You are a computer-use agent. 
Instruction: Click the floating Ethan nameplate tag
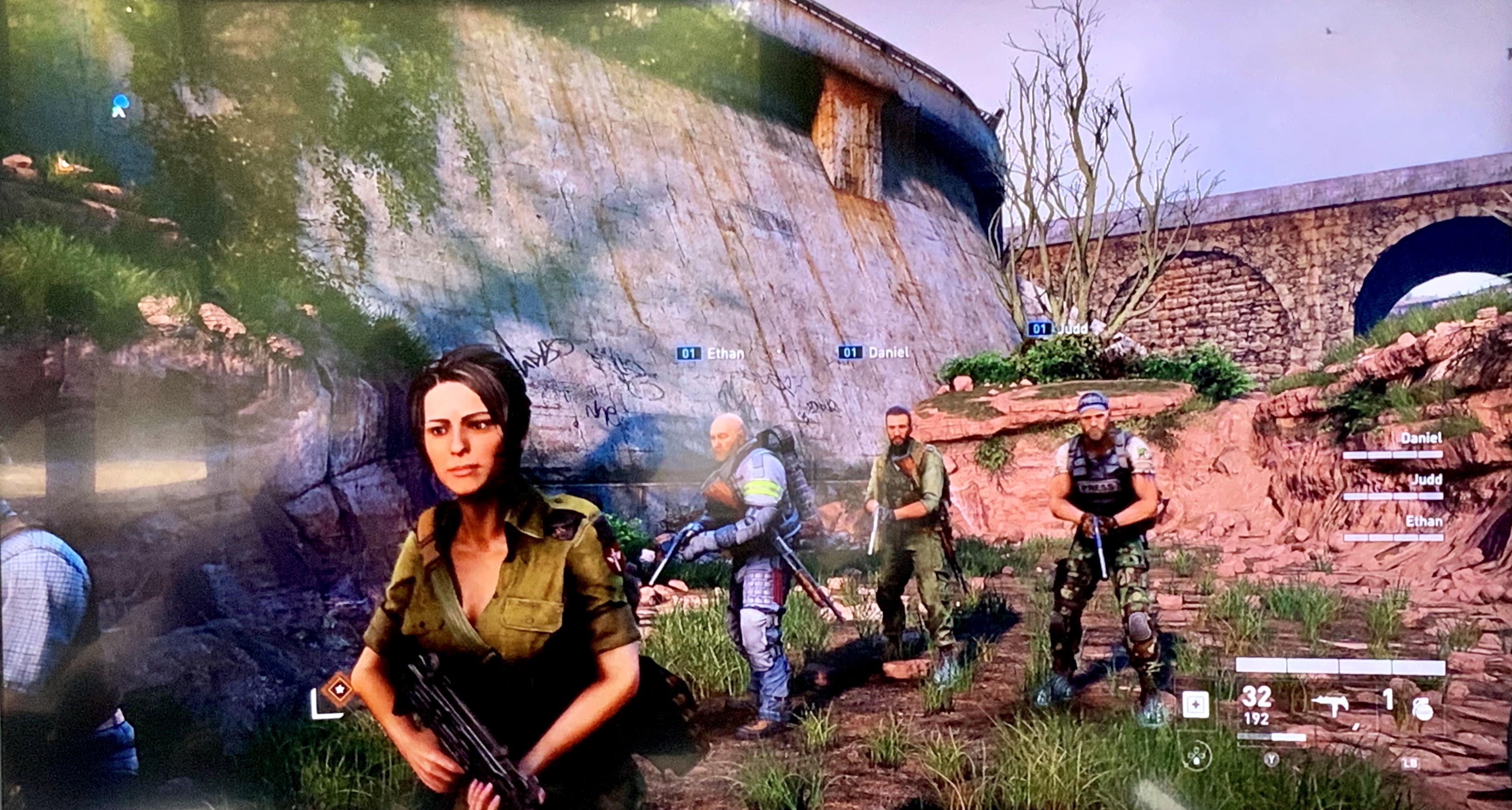(x=710, y=353)
